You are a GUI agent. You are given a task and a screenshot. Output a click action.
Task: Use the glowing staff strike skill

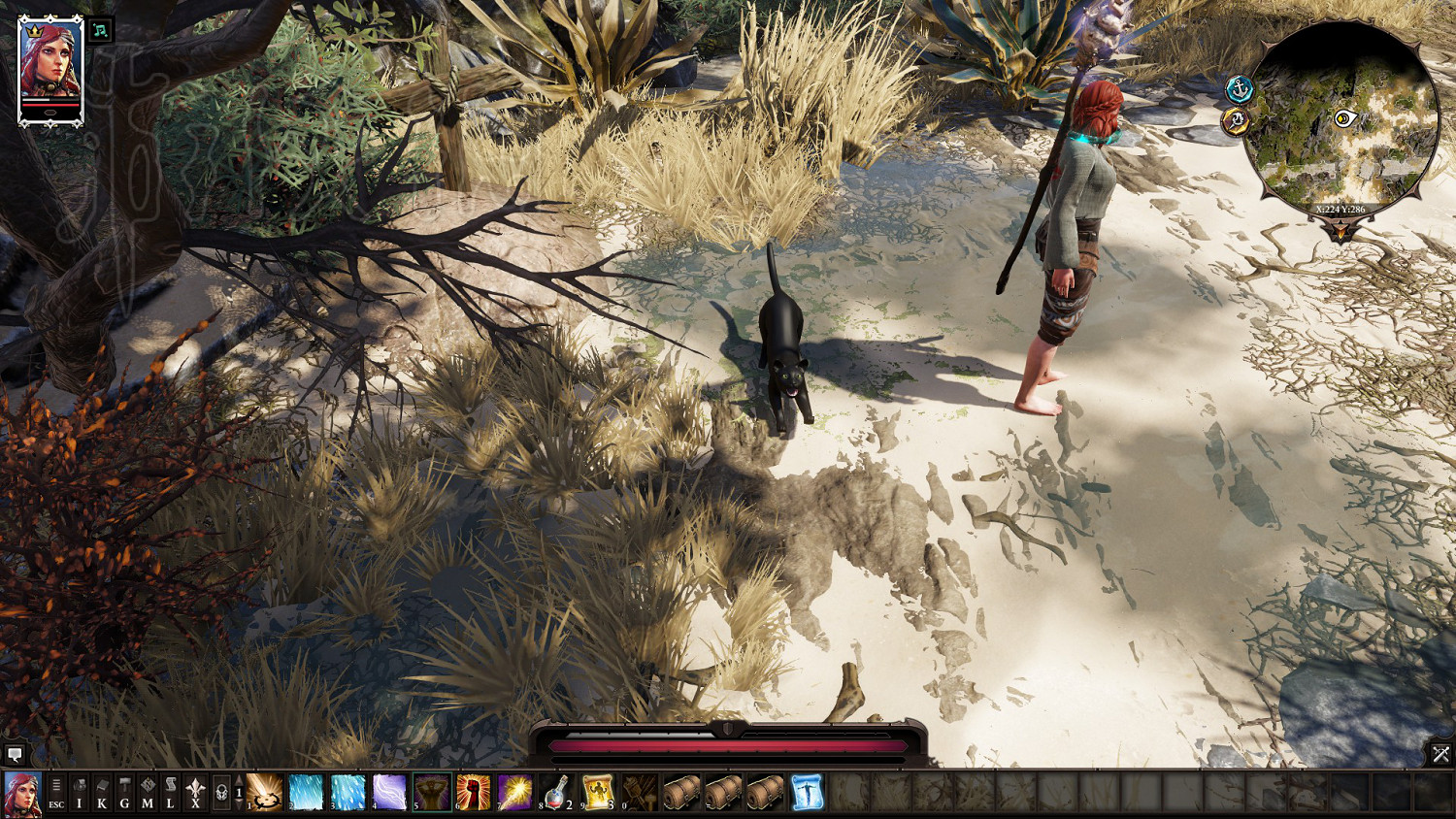pos(515,792)
